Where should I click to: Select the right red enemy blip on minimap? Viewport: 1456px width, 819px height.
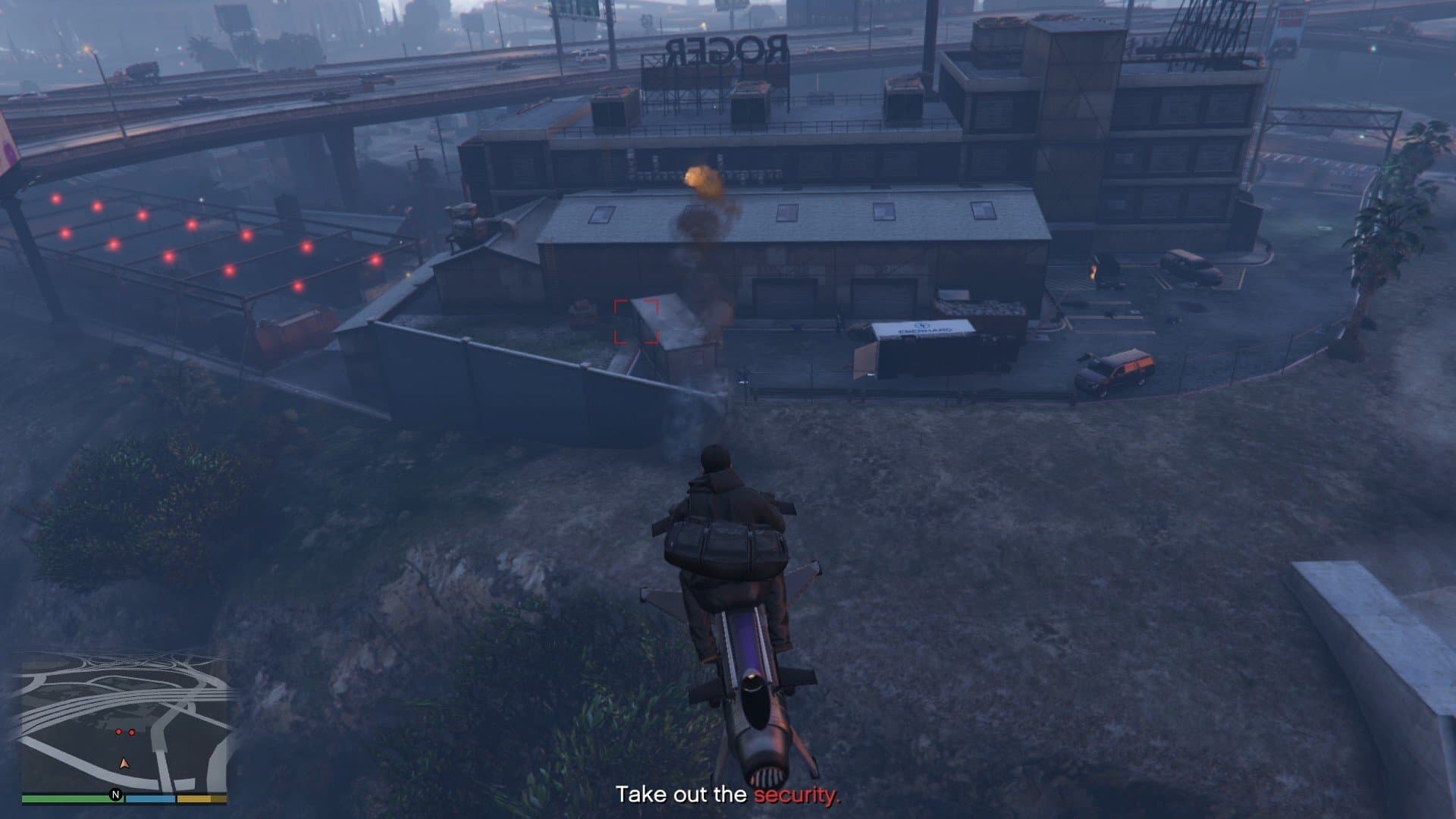point(132,731)
